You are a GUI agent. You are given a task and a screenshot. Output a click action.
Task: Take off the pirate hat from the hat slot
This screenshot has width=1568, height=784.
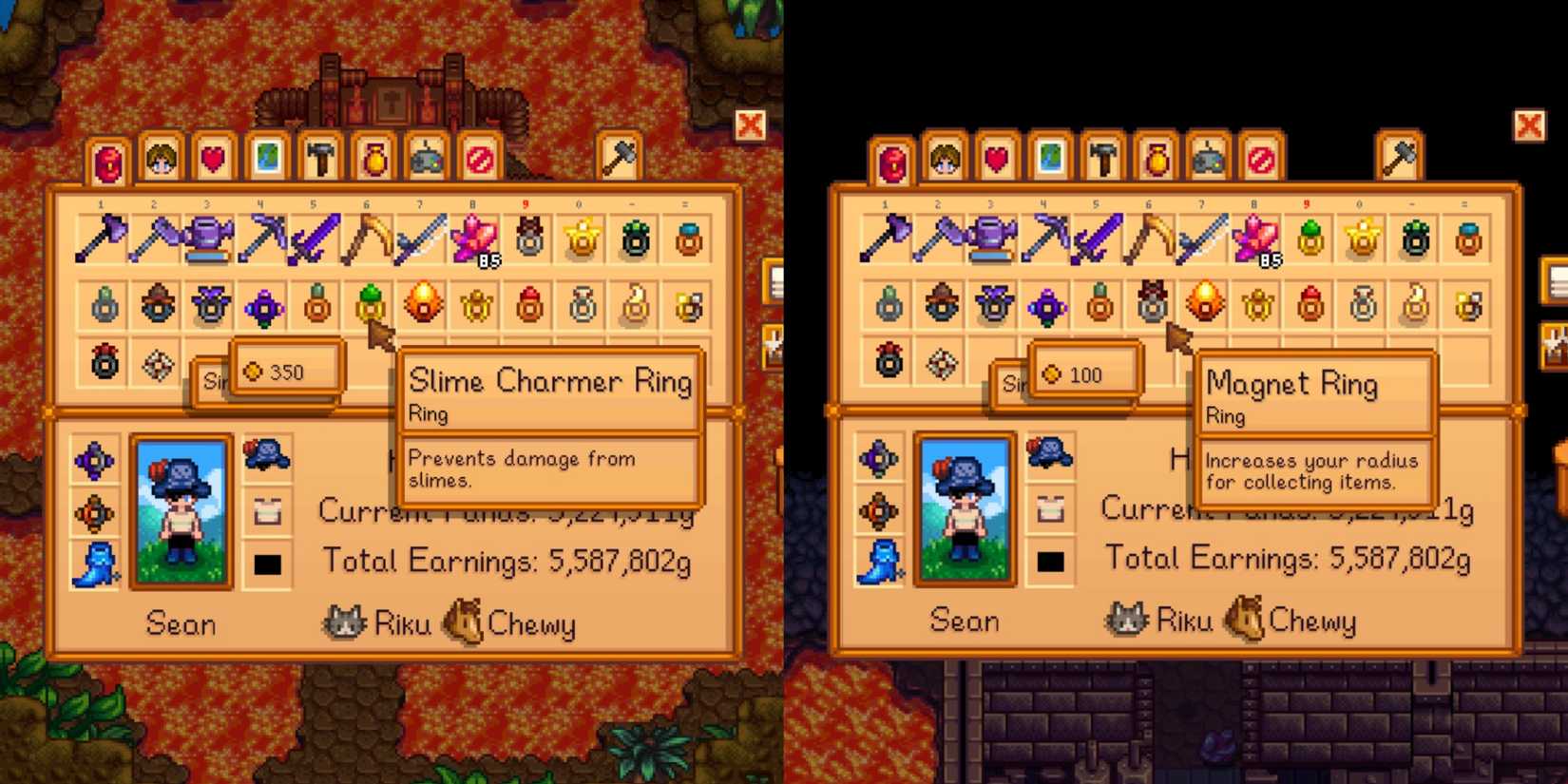click(x=266, y=456)
